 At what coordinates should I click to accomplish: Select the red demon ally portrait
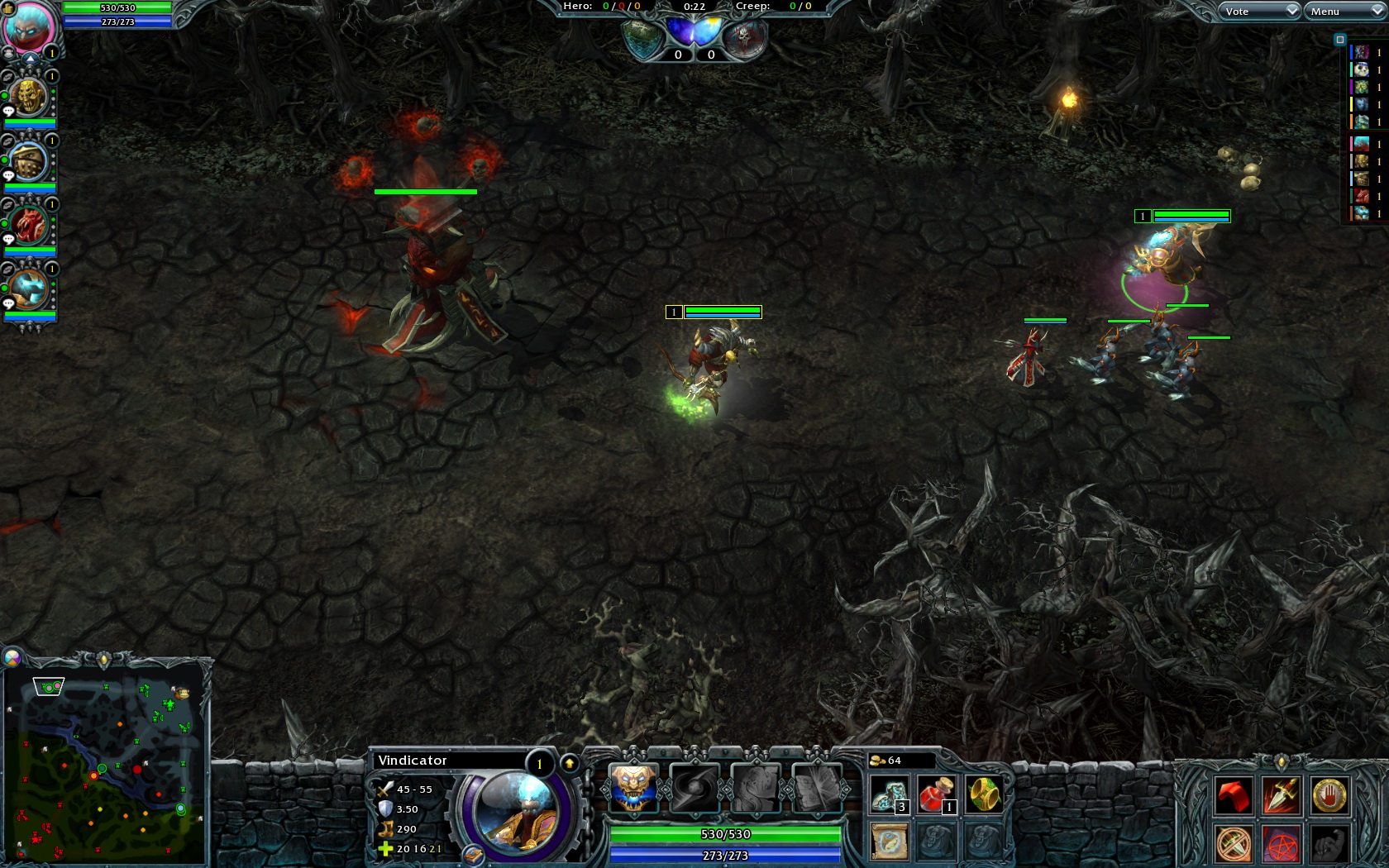click(x=28, y=226)
